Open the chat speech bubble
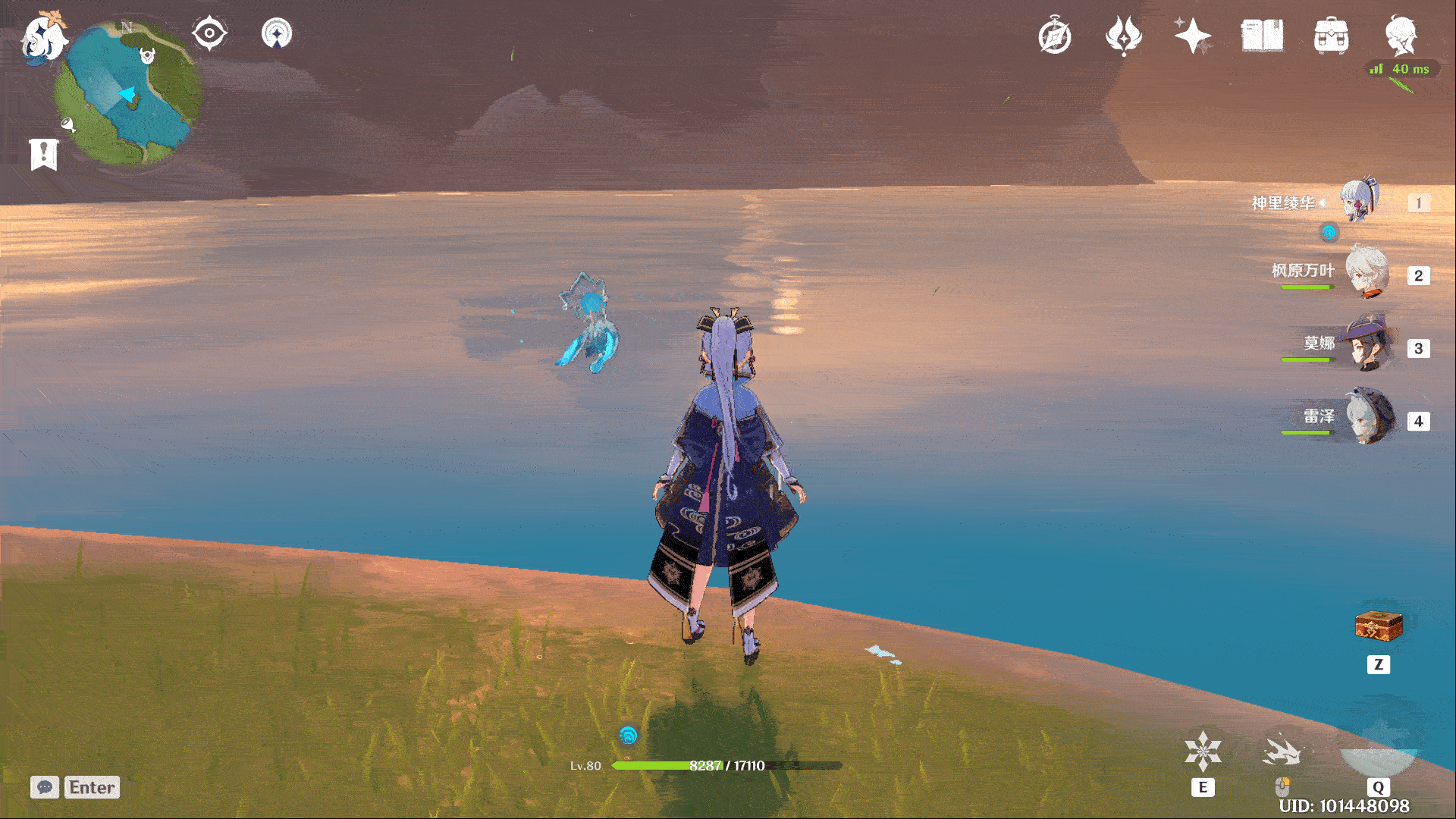The height and width of the screenshot is (819, 1456). 45,787
